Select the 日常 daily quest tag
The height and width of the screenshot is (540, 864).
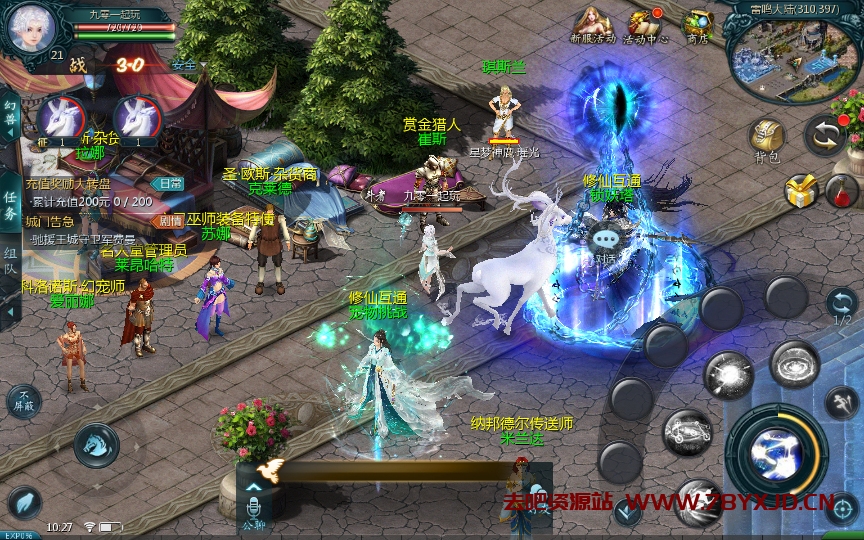click(x=169, y=184)
